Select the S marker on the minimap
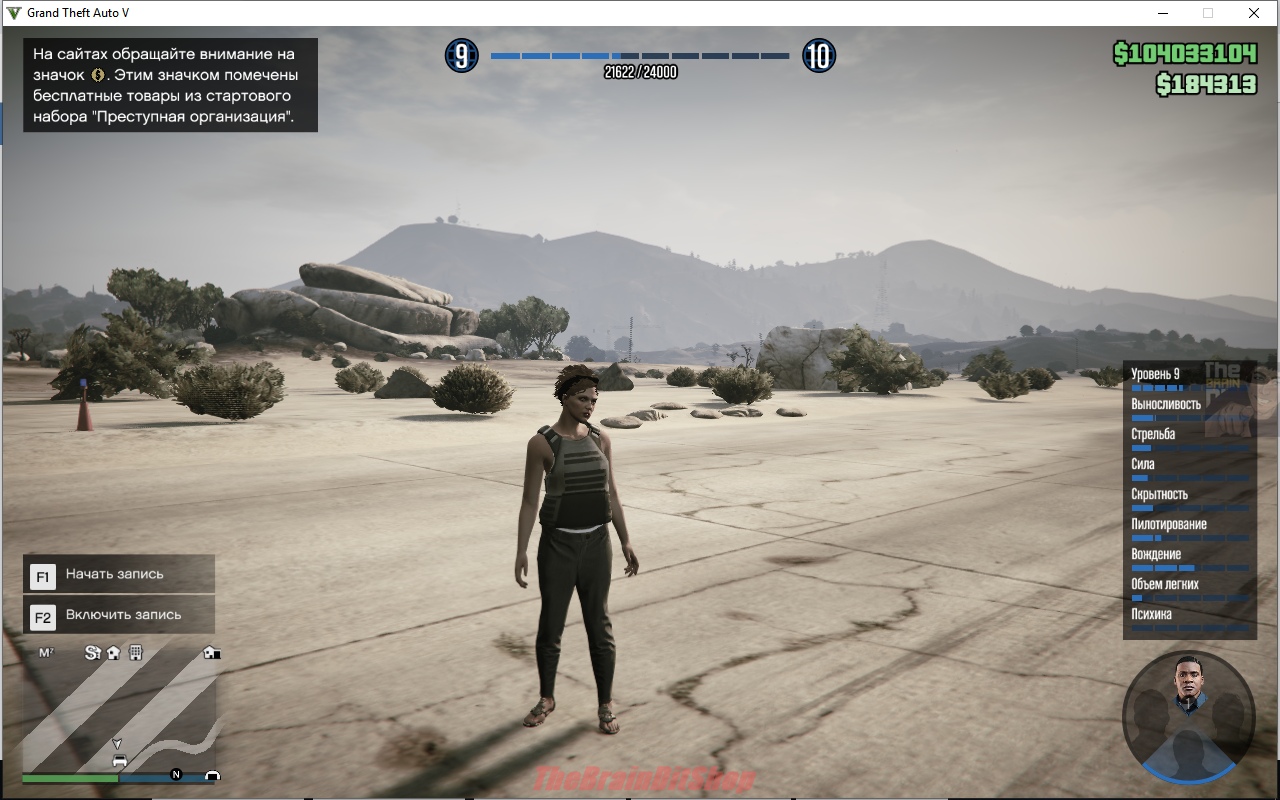The height and width of the screenshot is (800, 1280). [92, 653]
